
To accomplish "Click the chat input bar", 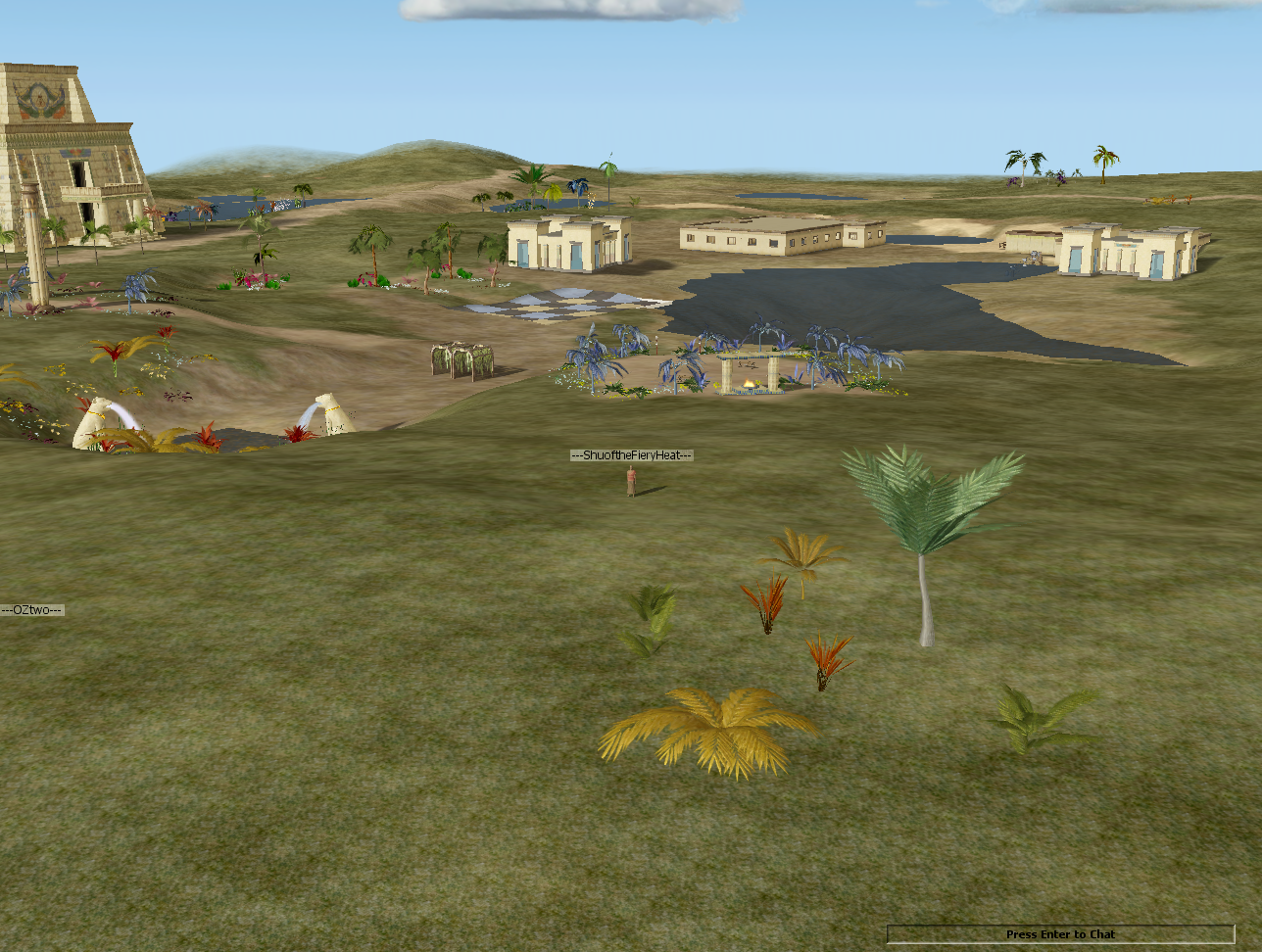I will (1060, 934).
